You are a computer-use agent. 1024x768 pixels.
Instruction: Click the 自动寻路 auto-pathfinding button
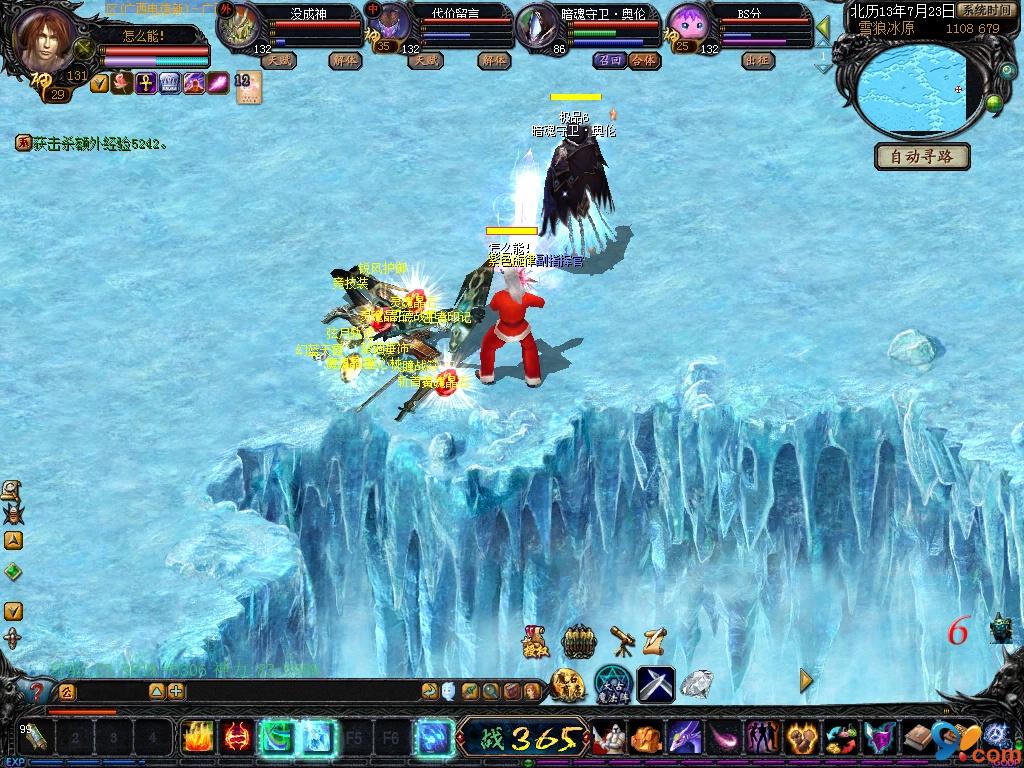pyautogui.click(x=922, y=157)
